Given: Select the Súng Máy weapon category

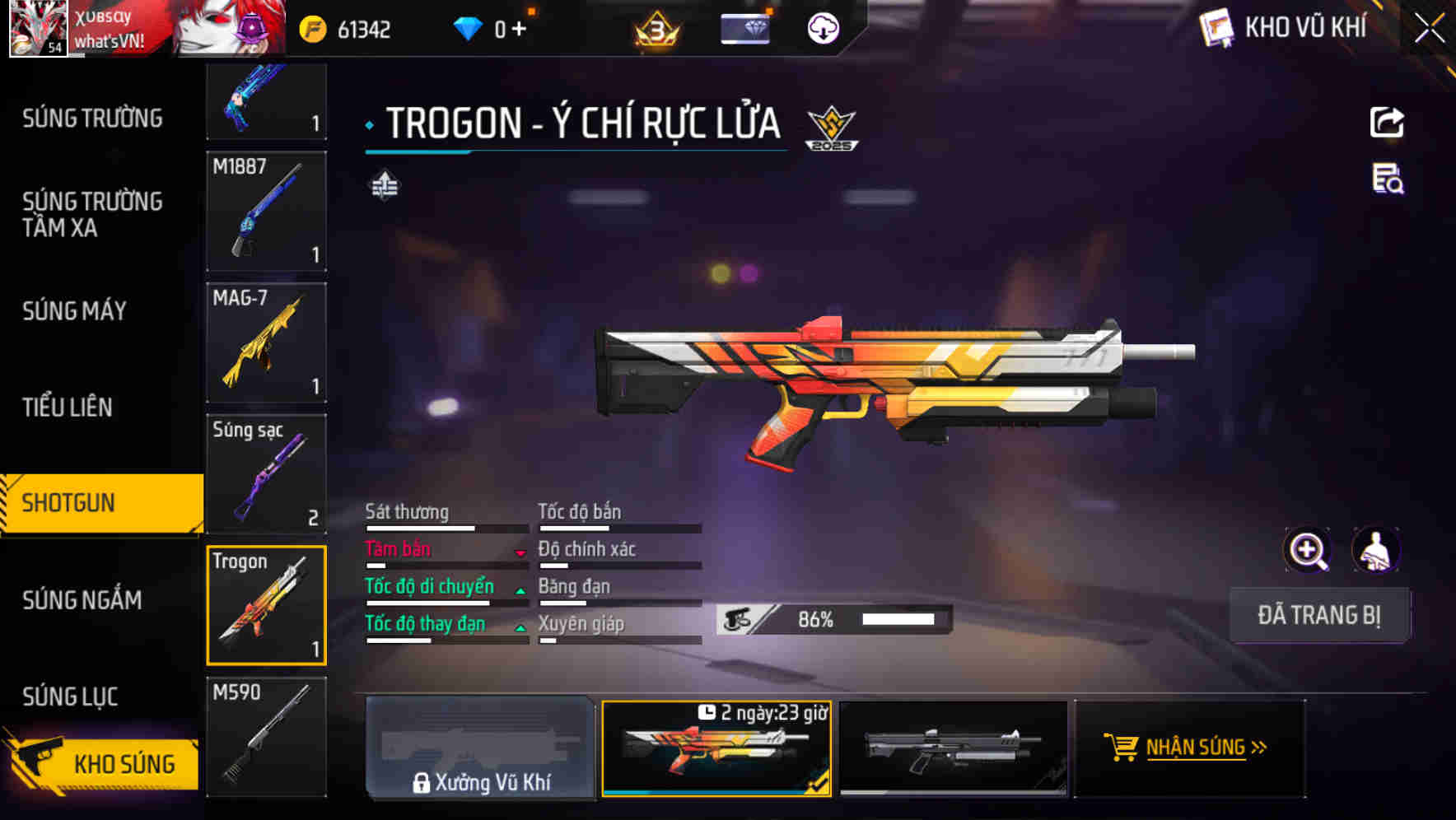Looking at the screenshot, I should coord(74,311).
